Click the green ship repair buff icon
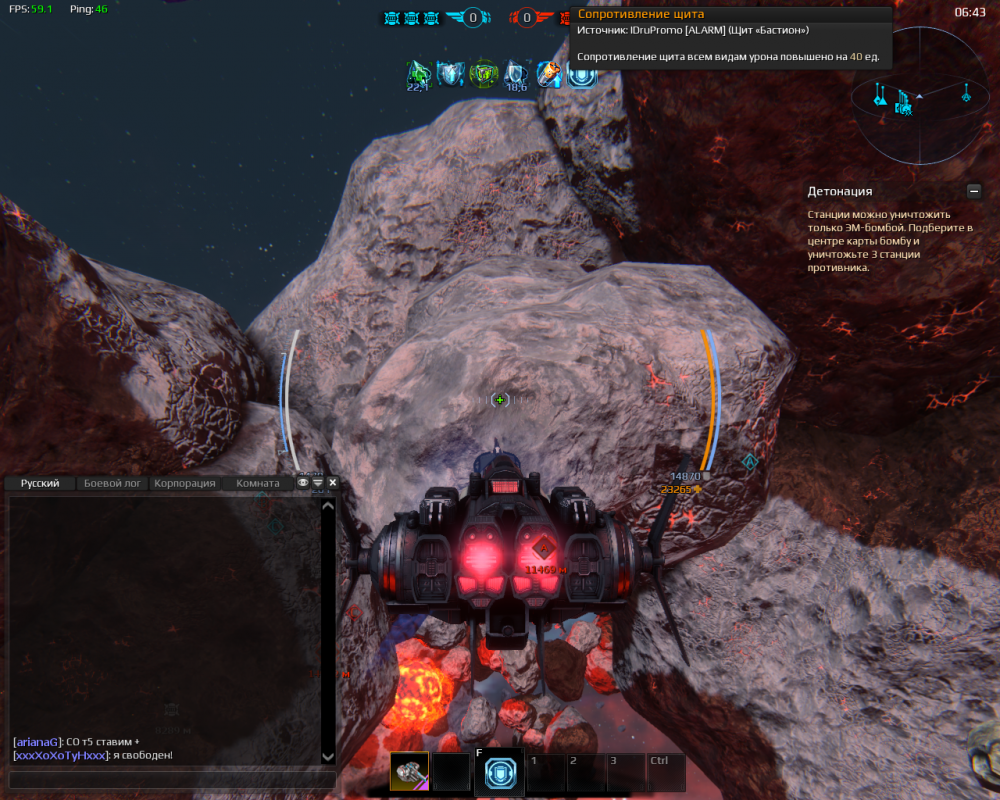Image resolution: width=1000 pixels, height=800 pixels. [x=418, y=74]
